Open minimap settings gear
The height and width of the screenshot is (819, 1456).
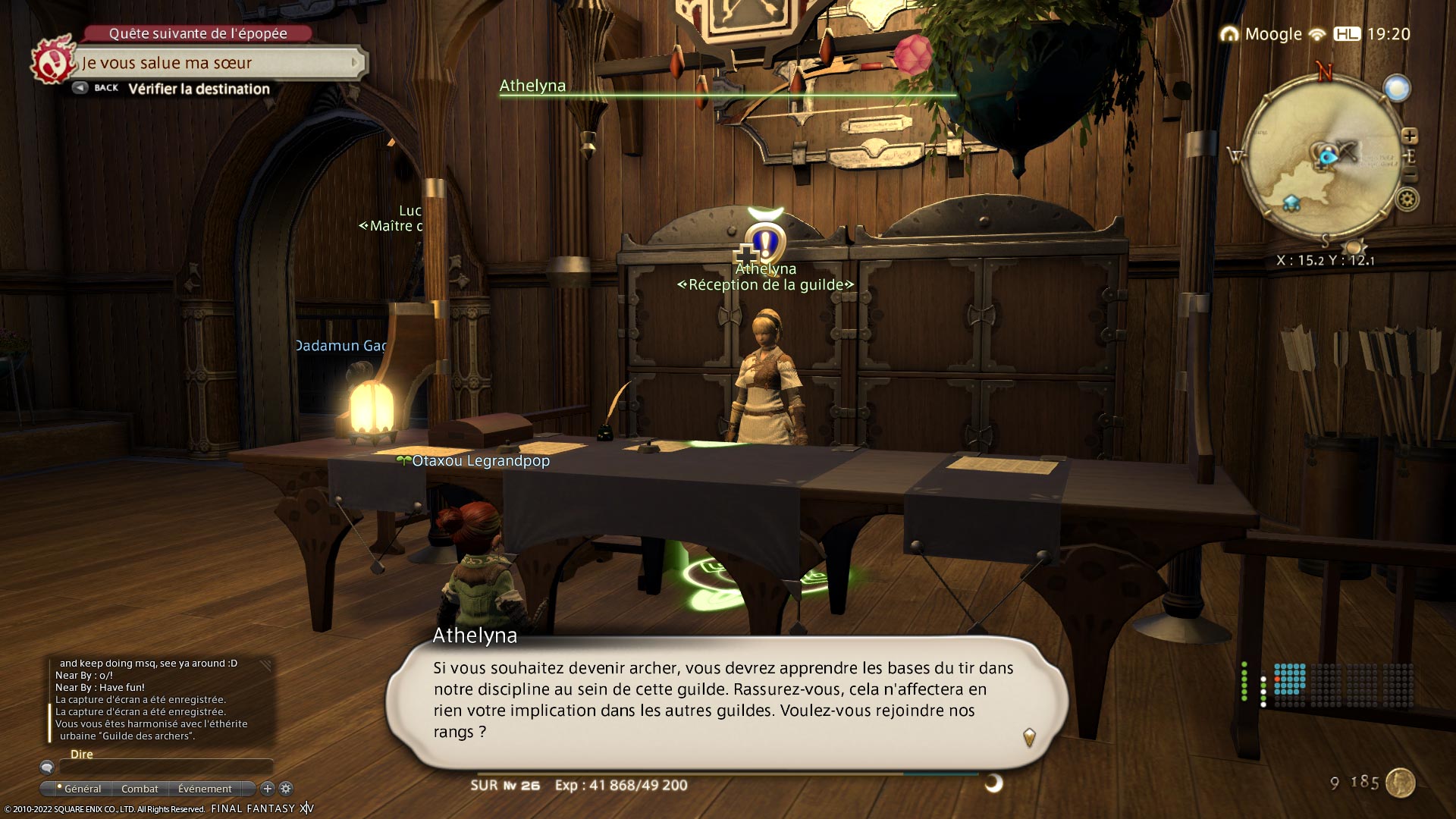tap(1408, 200)
